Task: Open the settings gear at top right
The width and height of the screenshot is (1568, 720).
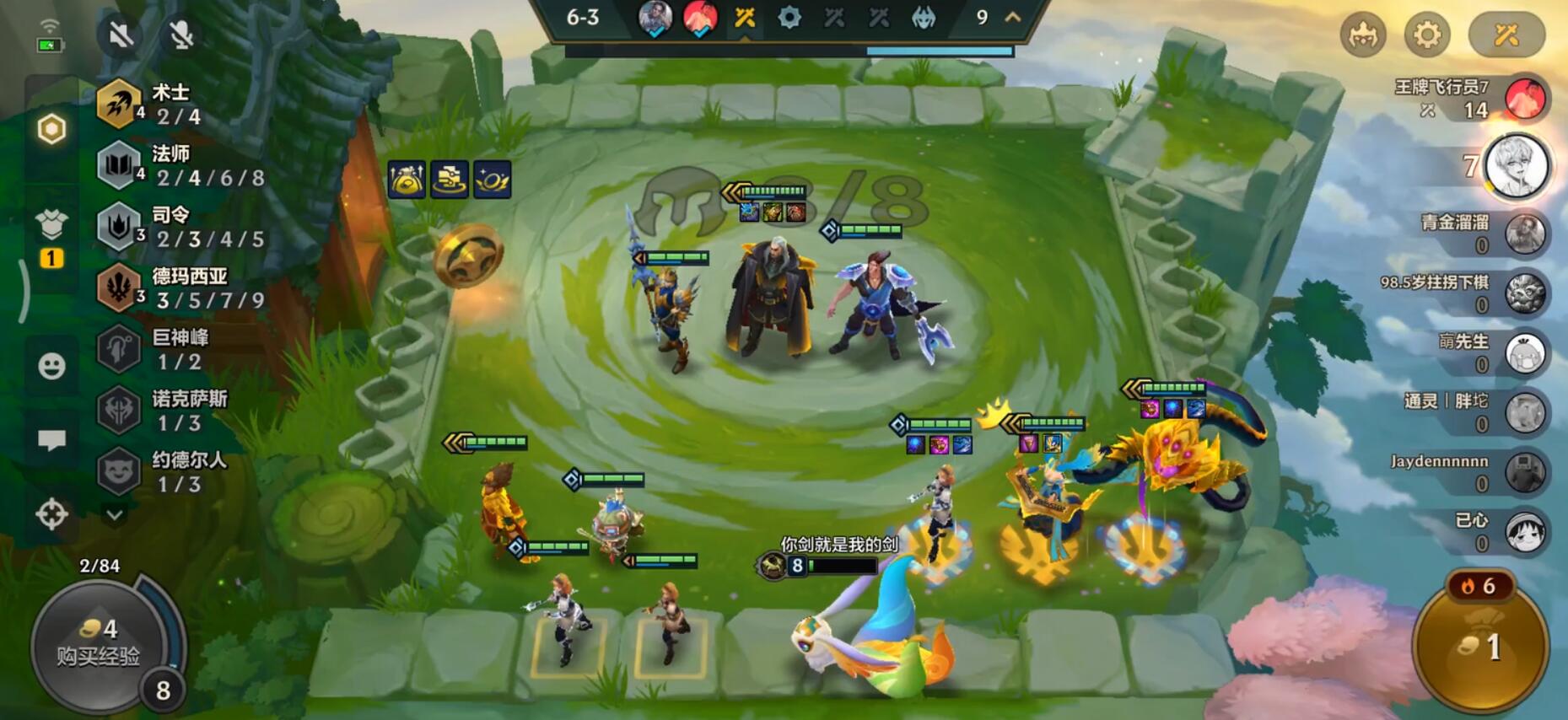Action: pyautogui.click(x=1426, y=35)
